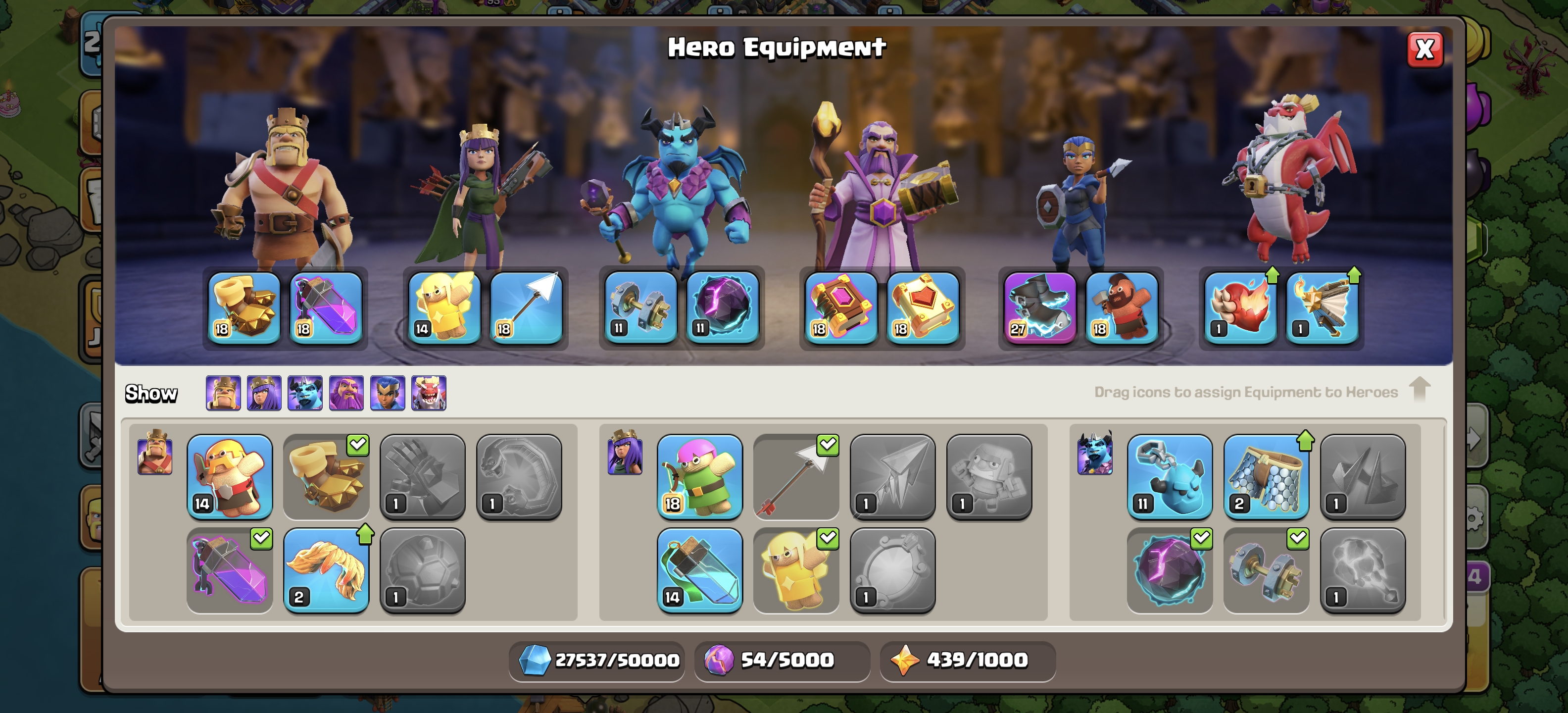The height and width of the screenshot is (713, 1568).
Task: Select the Metal Pants equipment
Action: coord(1266,476)
